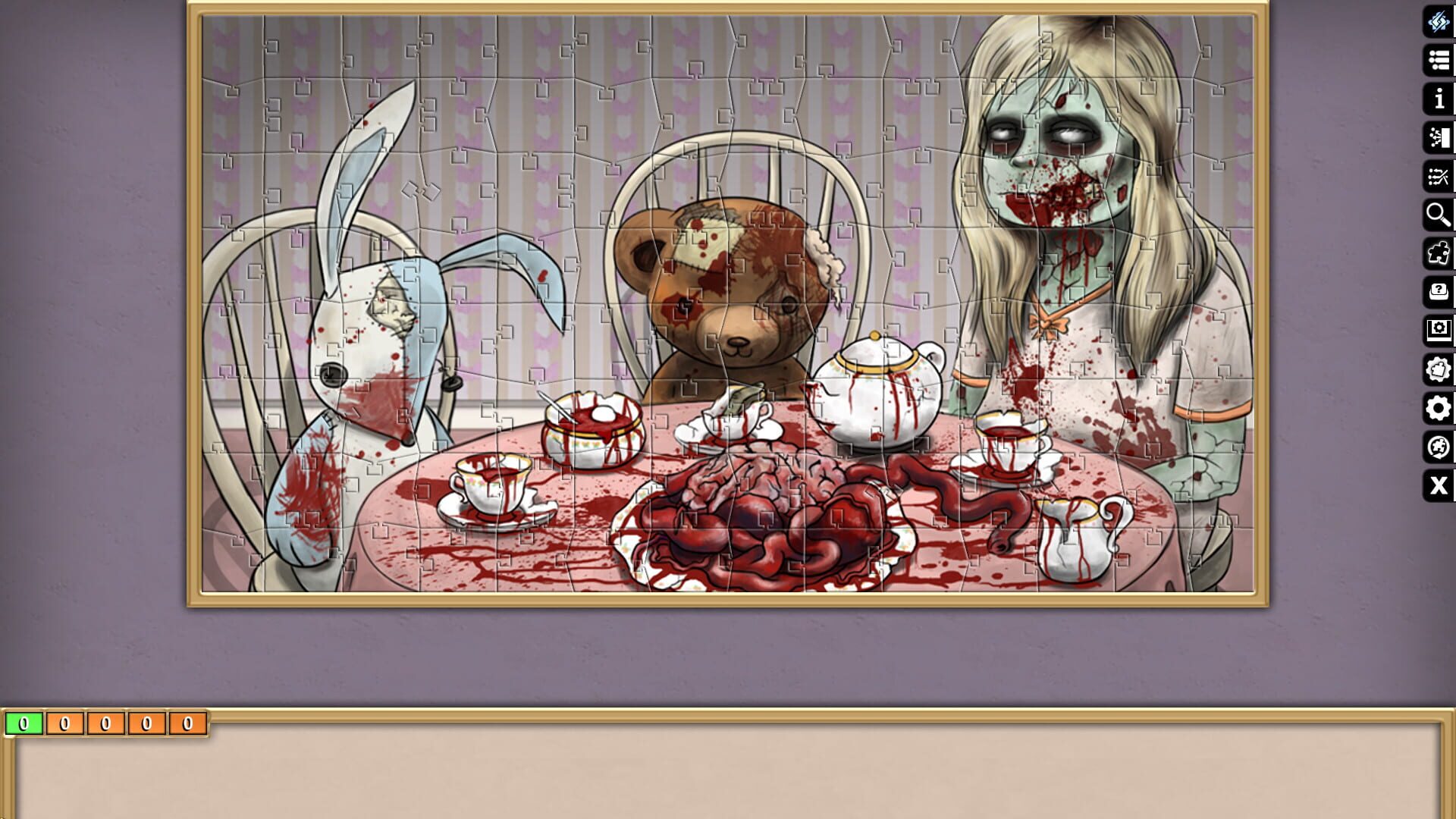1456x819 pixels.
Task: Open the game settings gear
Action: (1439, 406)
